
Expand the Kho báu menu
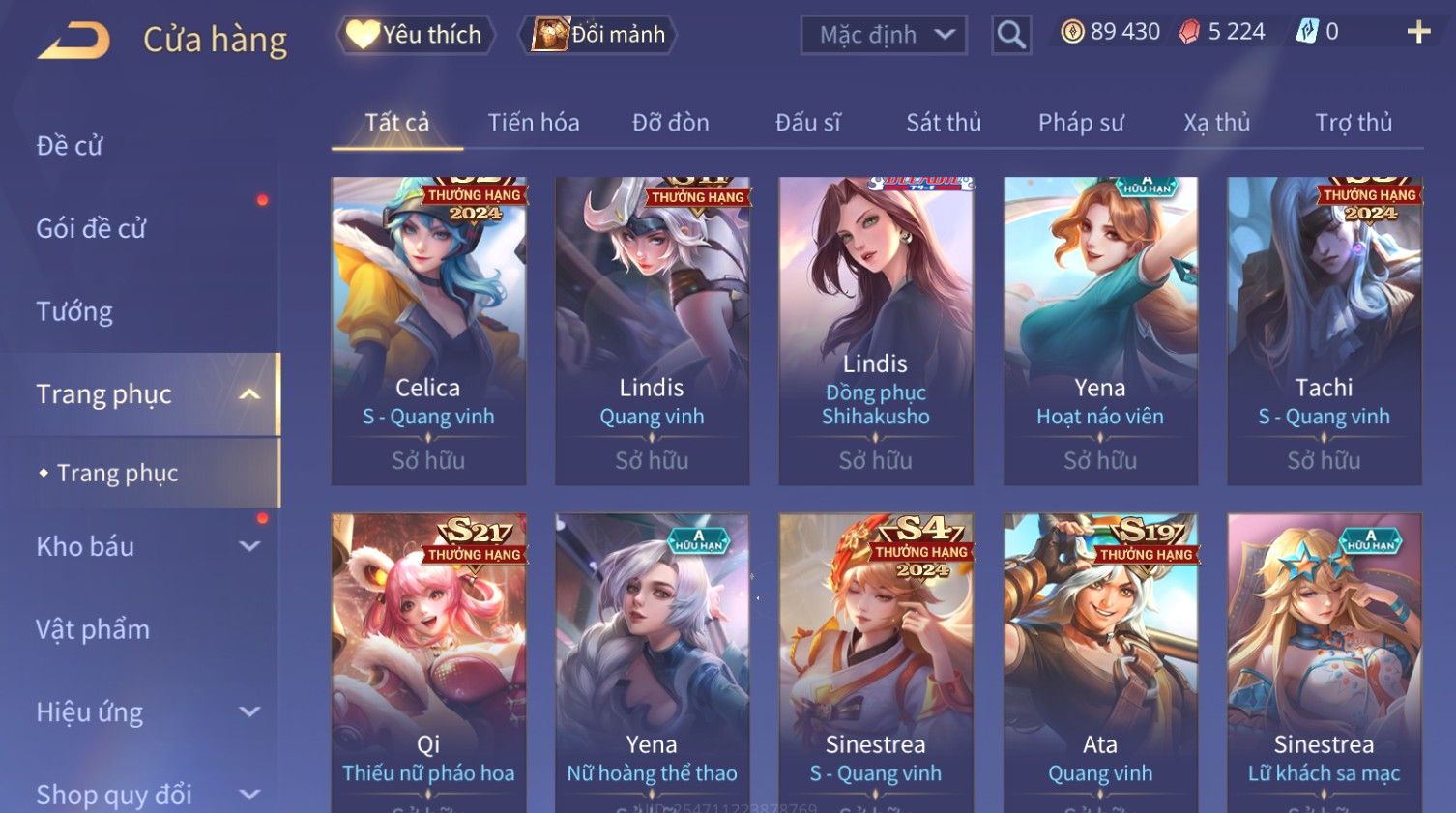(x=145, y=546)
